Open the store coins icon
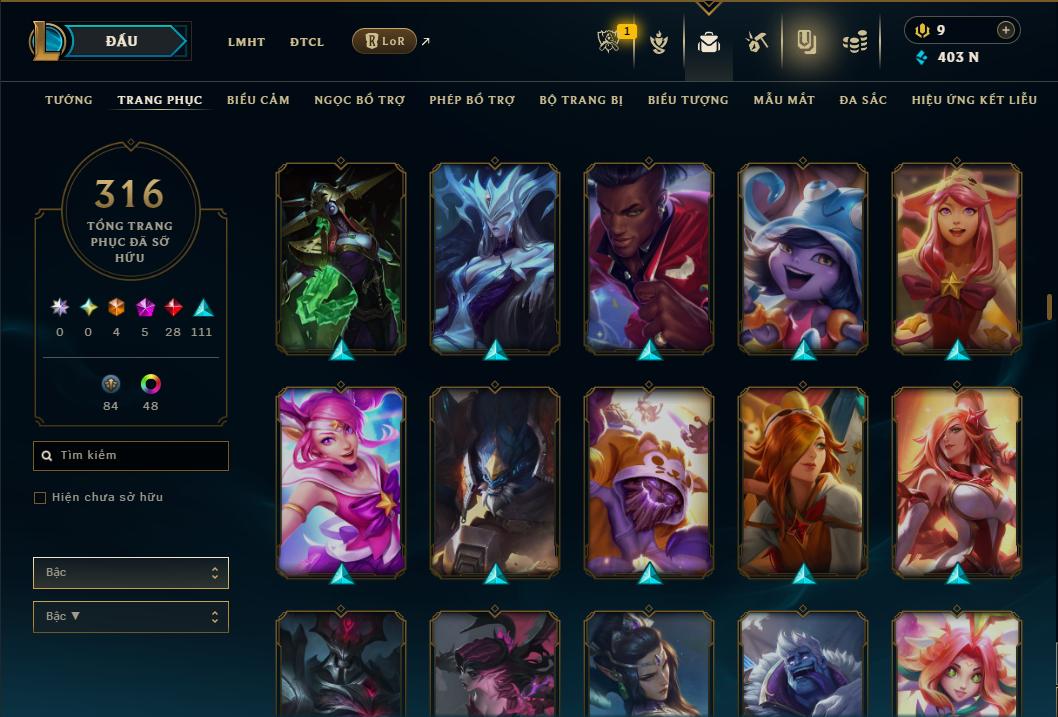 (x=854, y=42)
